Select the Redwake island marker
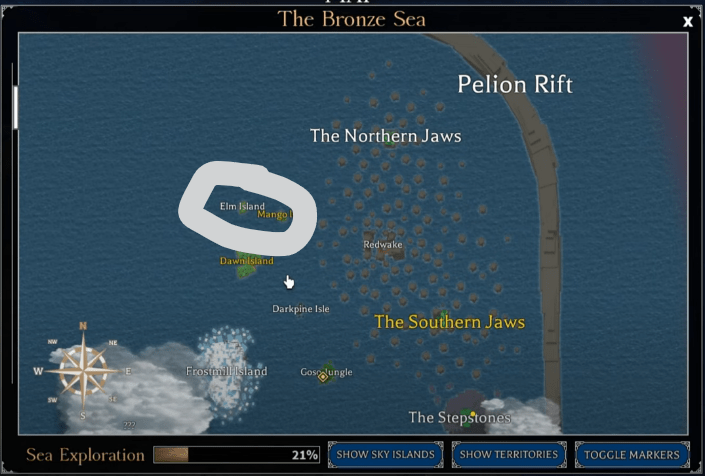705x476 pixels. pyautogui.click(x=384, y=245)
